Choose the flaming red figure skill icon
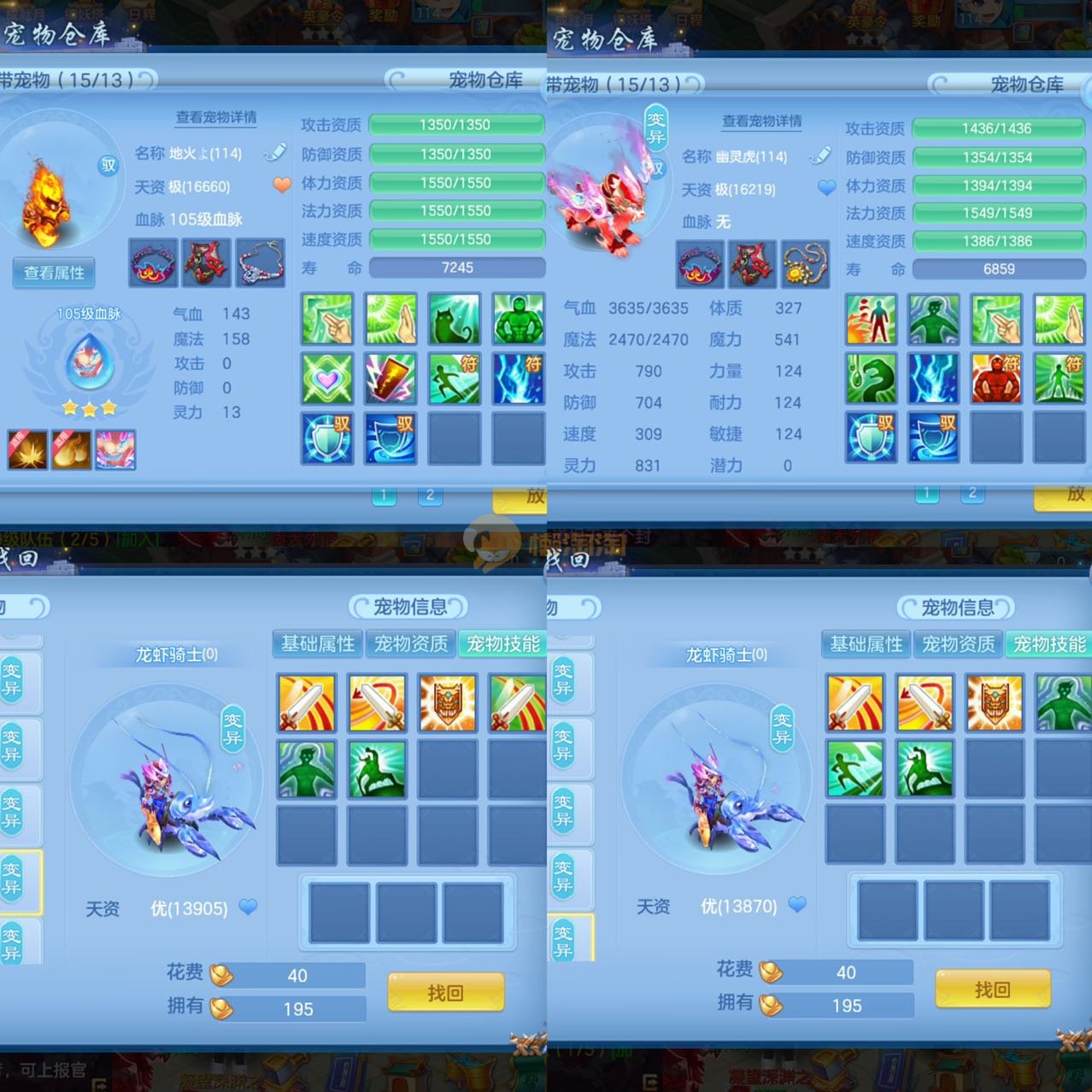The height and width of the screenshot is (1092, 1092). [871, 319]
